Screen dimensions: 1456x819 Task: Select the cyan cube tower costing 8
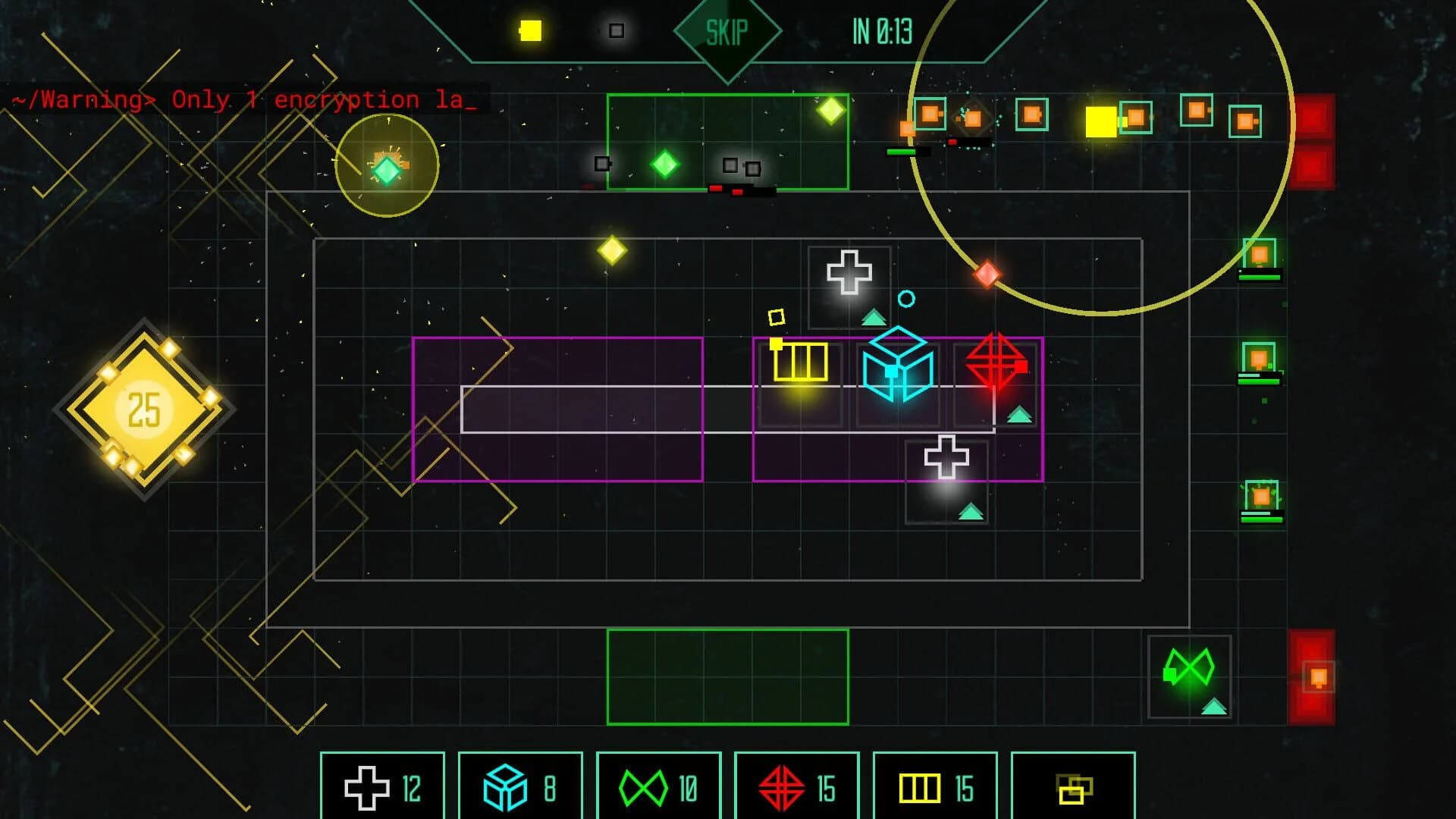coord(520,786)
